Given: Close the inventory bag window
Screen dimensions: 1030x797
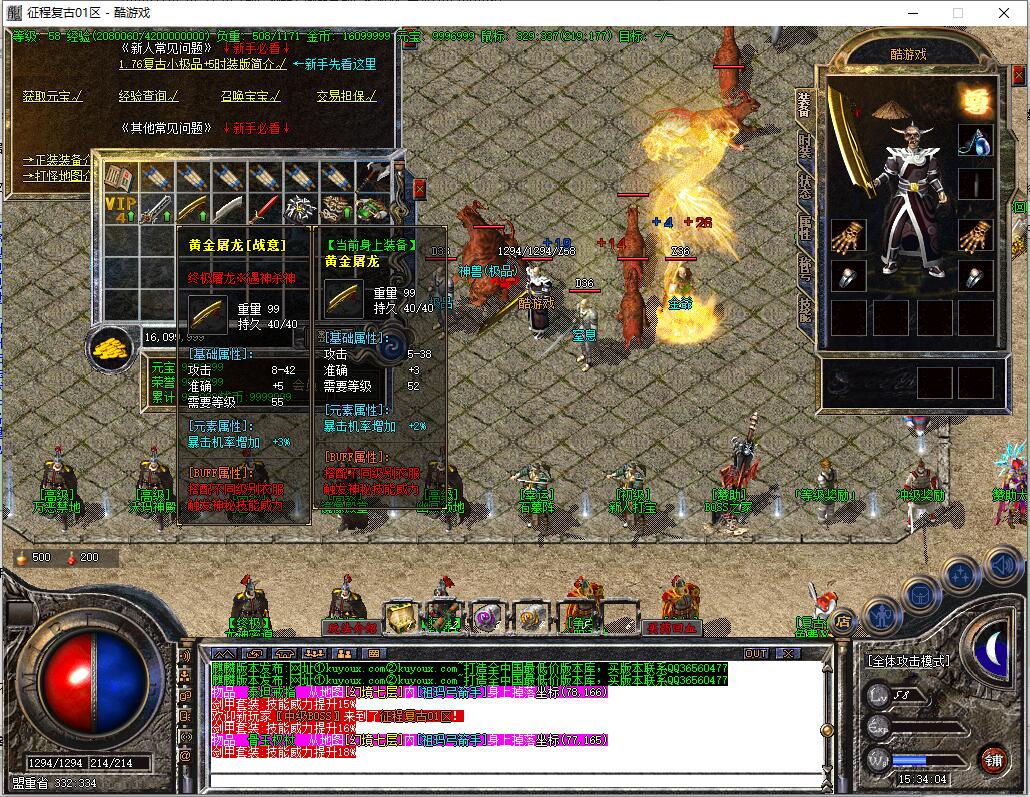Looking at the screenshot, I should [419, 187].
